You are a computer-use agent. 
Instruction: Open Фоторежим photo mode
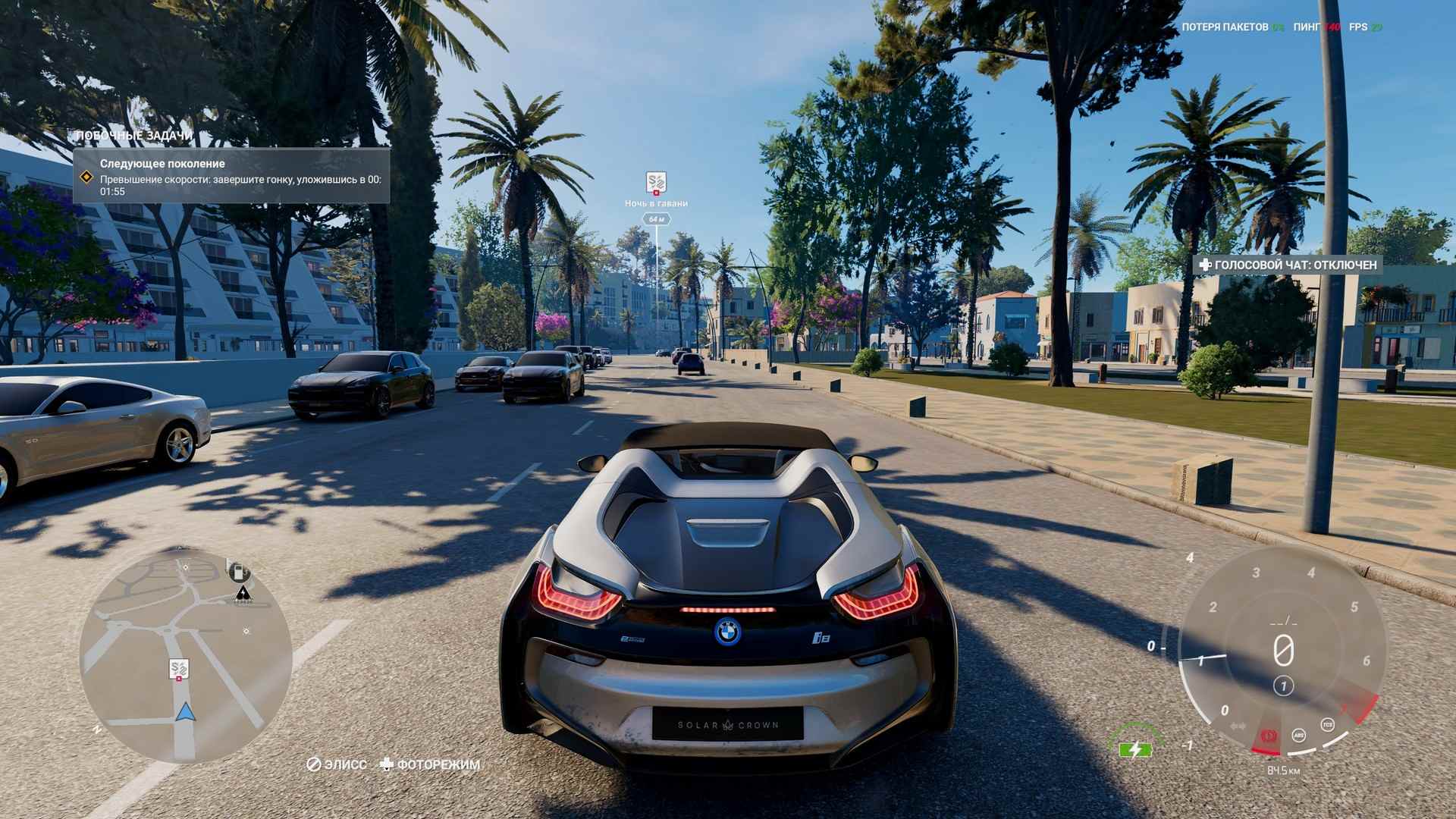pos(431,764)
